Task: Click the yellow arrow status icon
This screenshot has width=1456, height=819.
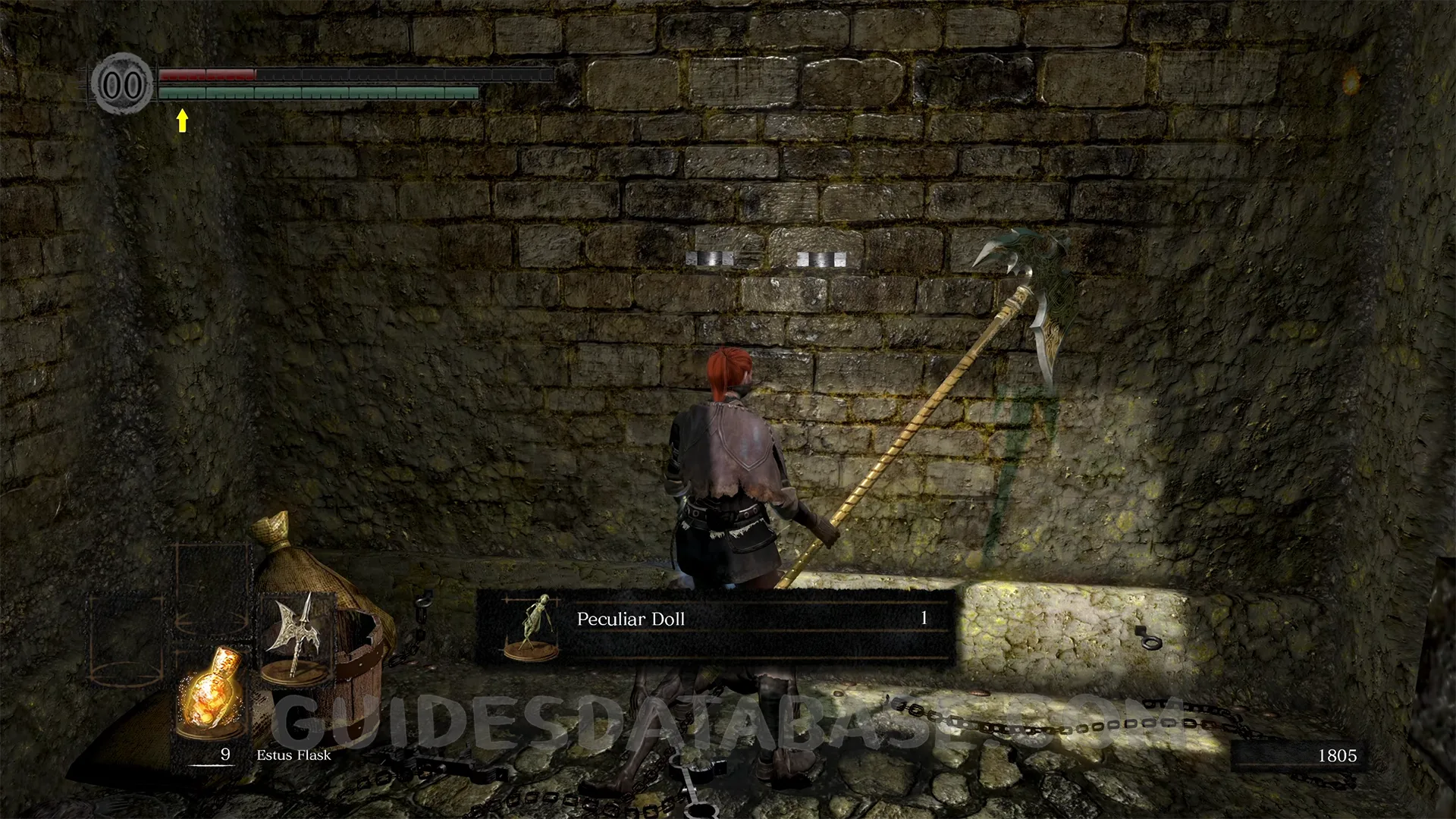Action: (182, 120)
